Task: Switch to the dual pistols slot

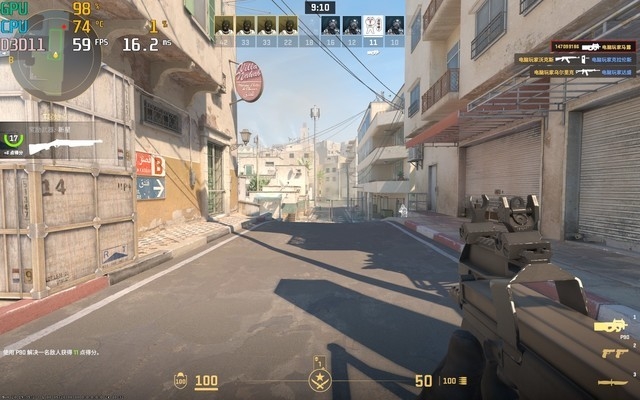Action: coord(615,353)
